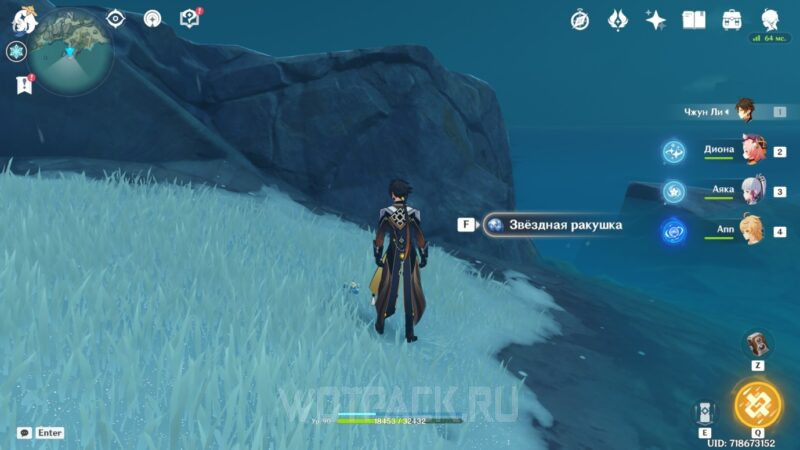Open the chat box
Viewport: 800px width, 450px height.
(x=24, y=433)
